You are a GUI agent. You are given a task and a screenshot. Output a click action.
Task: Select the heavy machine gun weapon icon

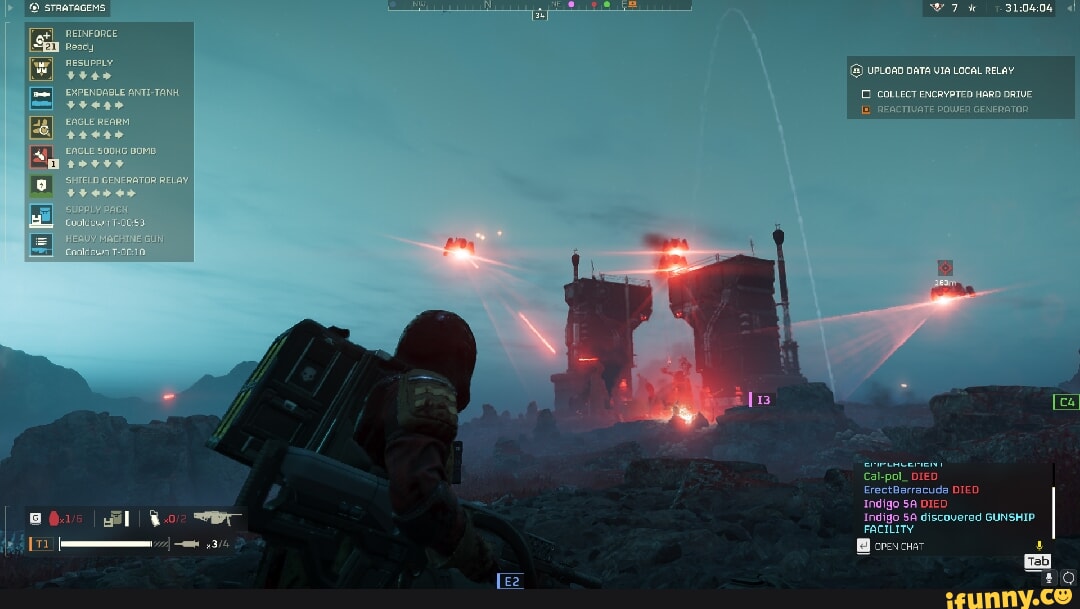tap(217, 517)
